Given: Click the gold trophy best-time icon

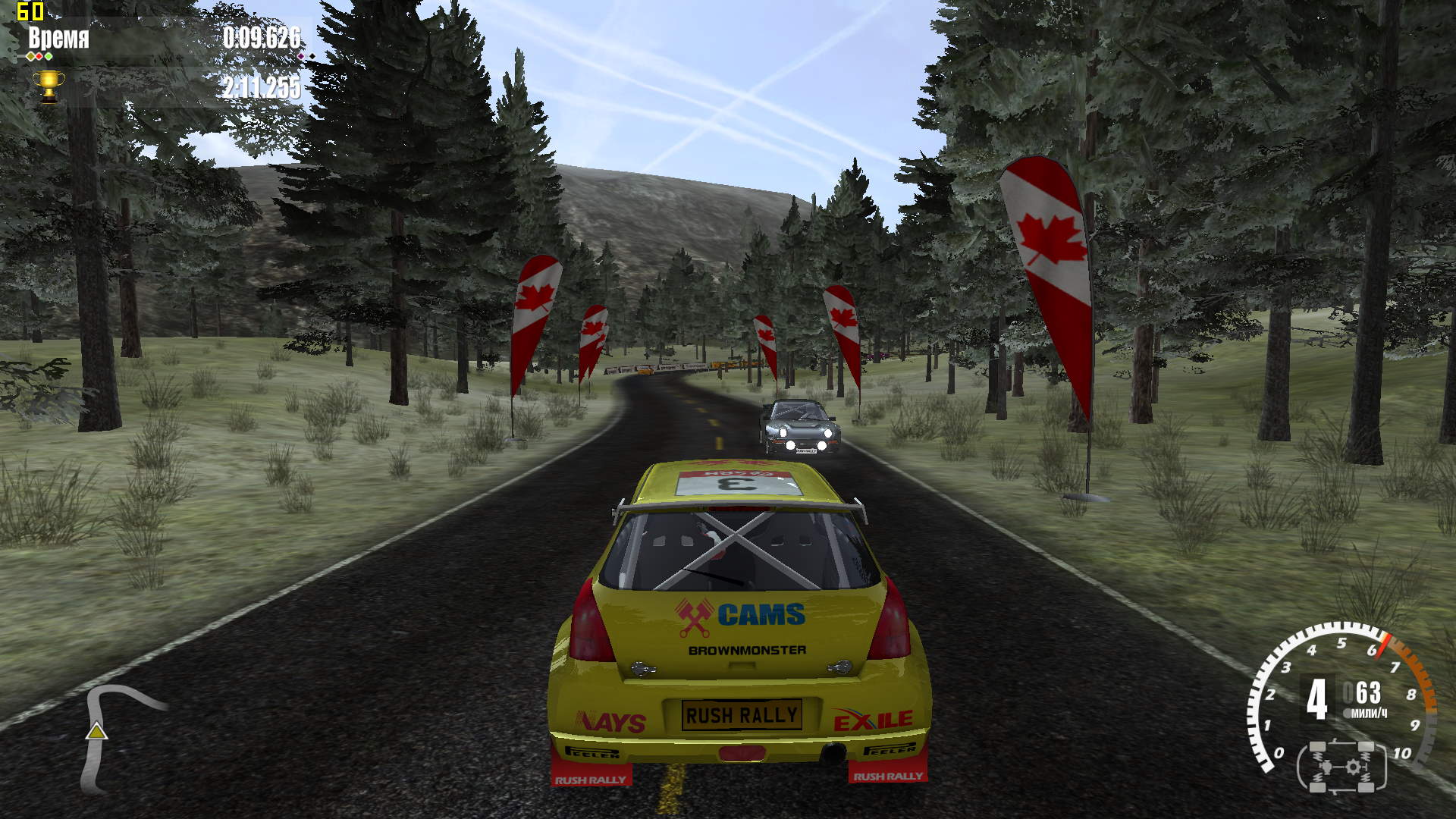Looking at the screenshot, I should pyautogui.click(x=49, y=86).
